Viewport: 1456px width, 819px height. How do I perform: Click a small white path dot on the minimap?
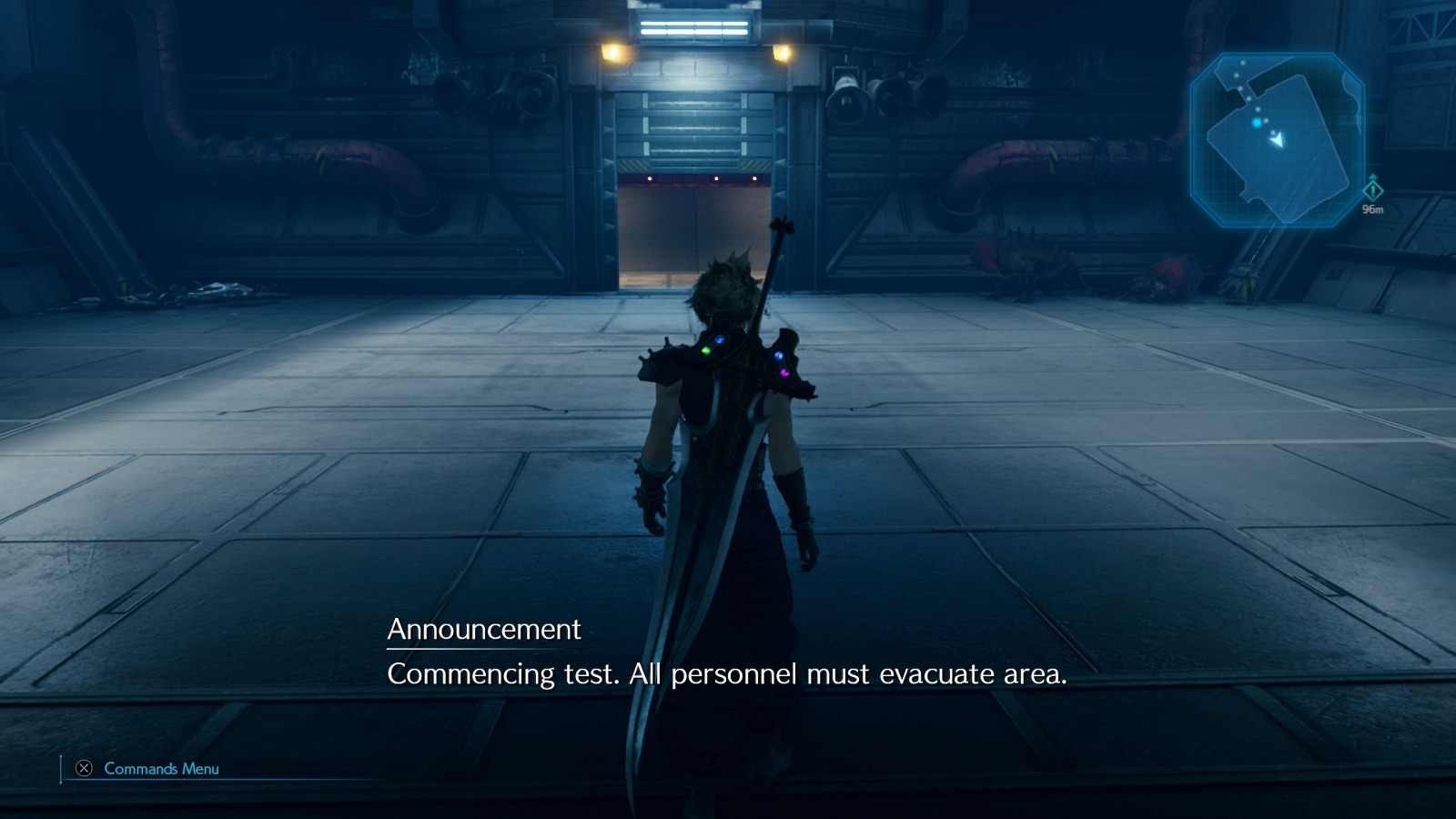pyautogui.click(x=1242, y=63)
